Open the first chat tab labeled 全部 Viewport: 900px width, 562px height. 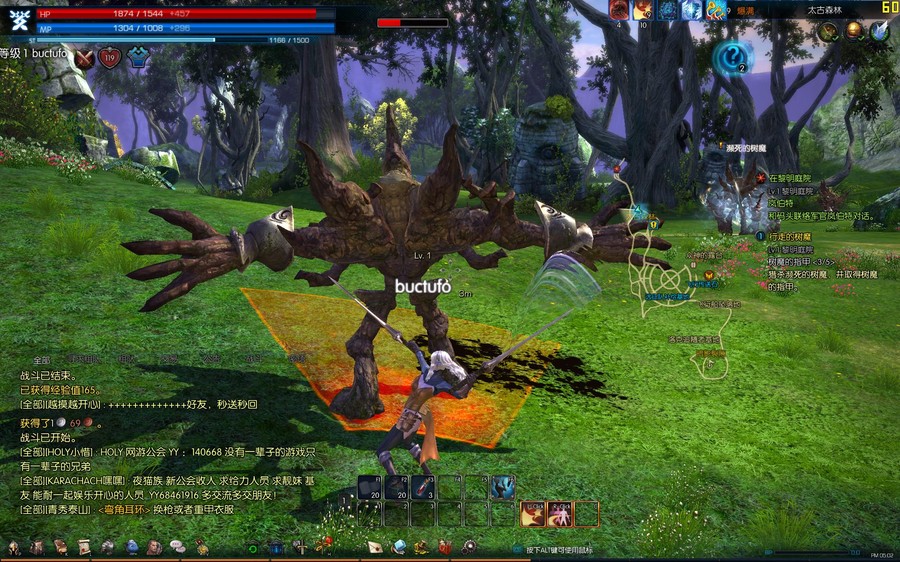41,360
